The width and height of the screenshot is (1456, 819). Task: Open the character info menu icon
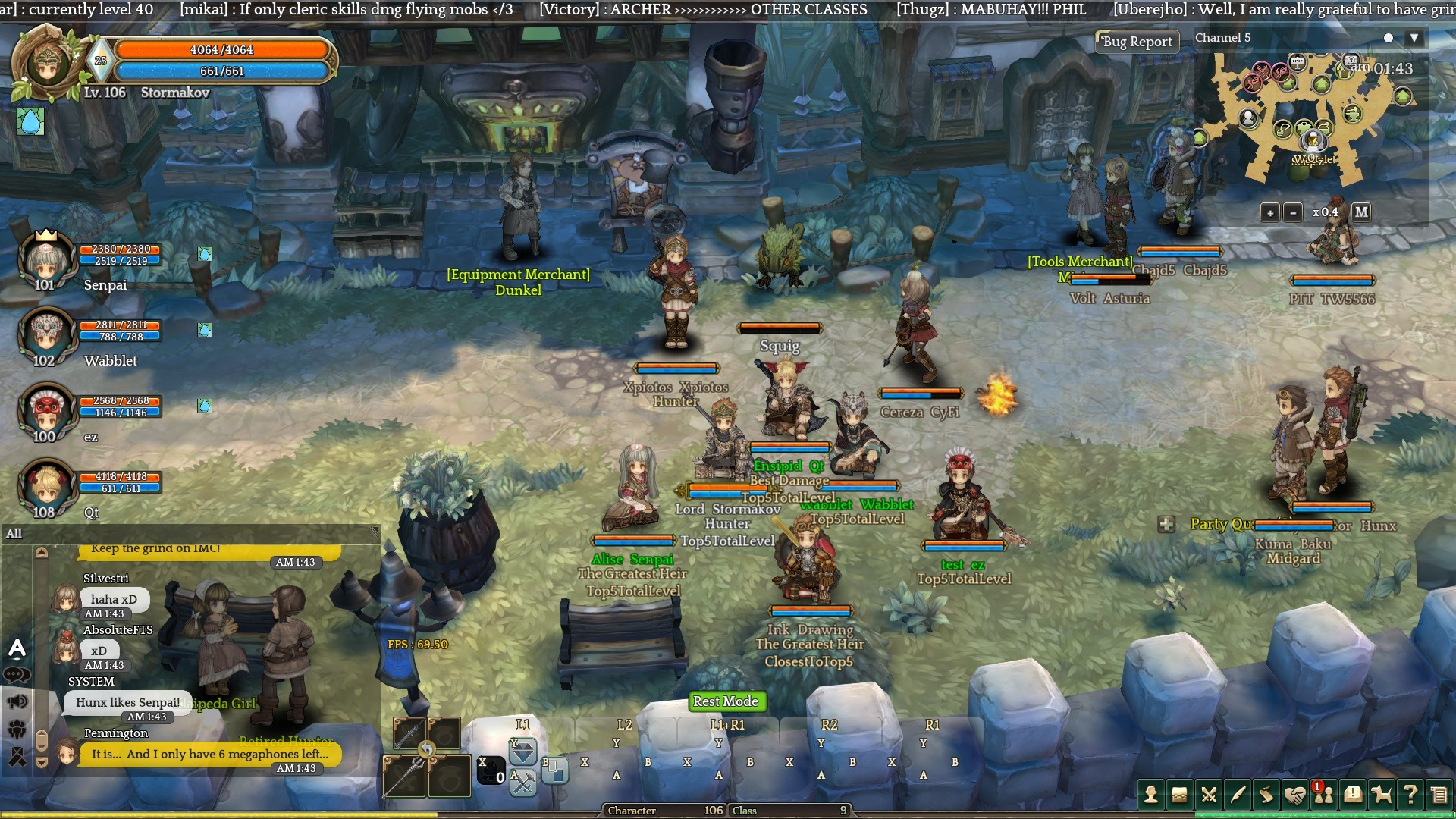click(x=1151, y=795)
